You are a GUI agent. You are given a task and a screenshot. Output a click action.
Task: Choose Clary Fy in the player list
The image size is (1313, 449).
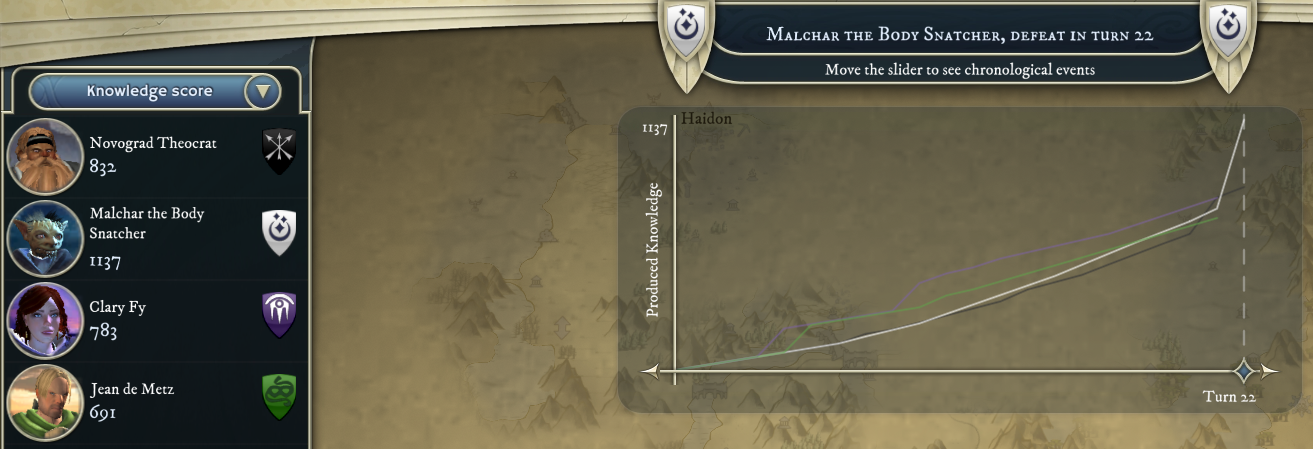pos(154,319)
